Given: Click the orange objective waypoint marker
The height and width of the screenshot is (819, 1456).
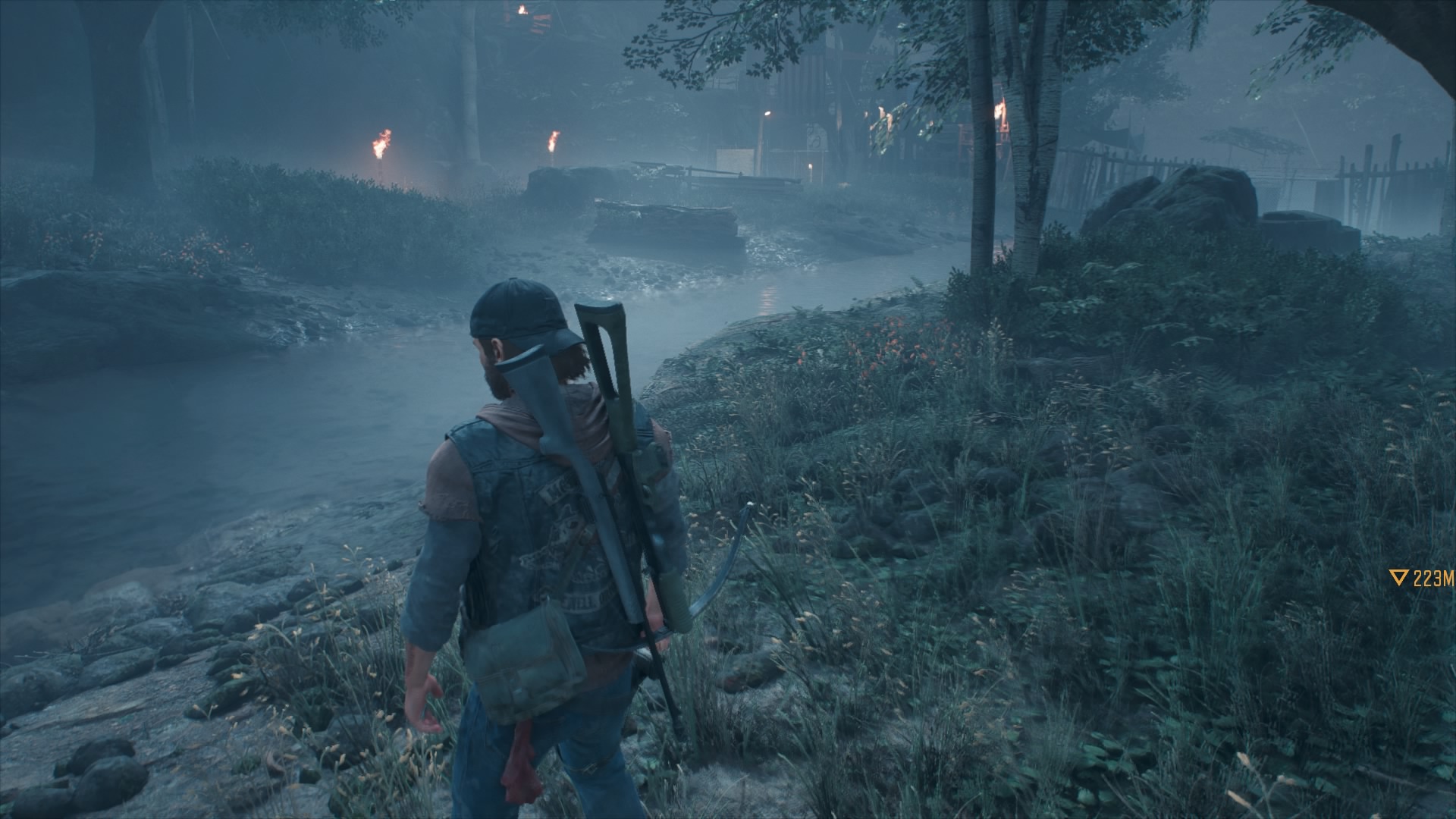Looking at the screenshot, I should pyautogui.click(x=1400, y=579).
